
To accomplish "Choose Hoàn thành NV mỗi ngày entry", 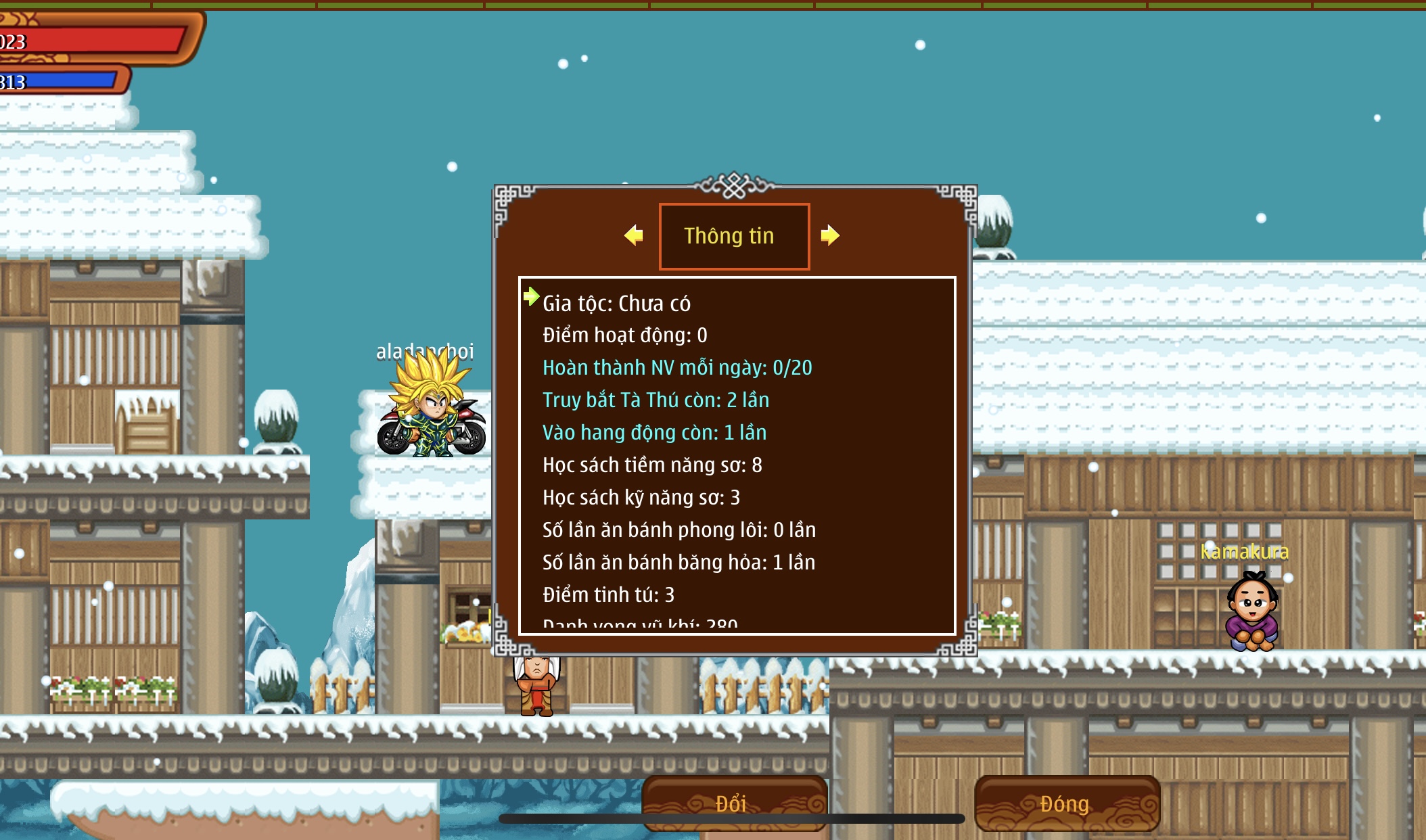I will [x=677, y=368].
